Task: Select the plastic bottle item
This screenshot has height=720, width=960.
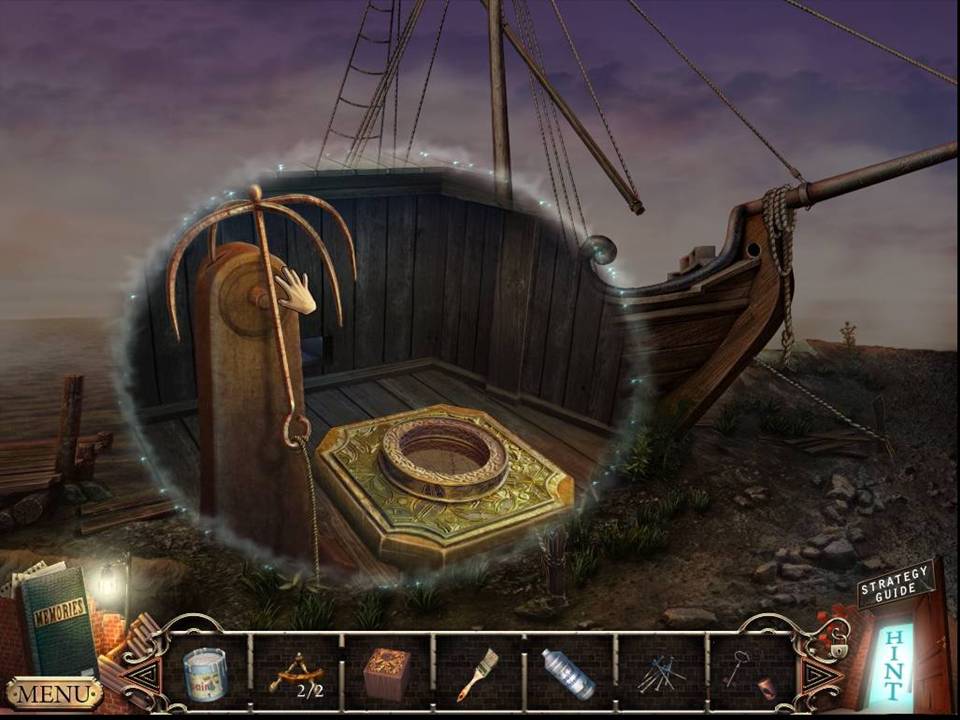Action: pyautogui.click(x=569, y=673)
